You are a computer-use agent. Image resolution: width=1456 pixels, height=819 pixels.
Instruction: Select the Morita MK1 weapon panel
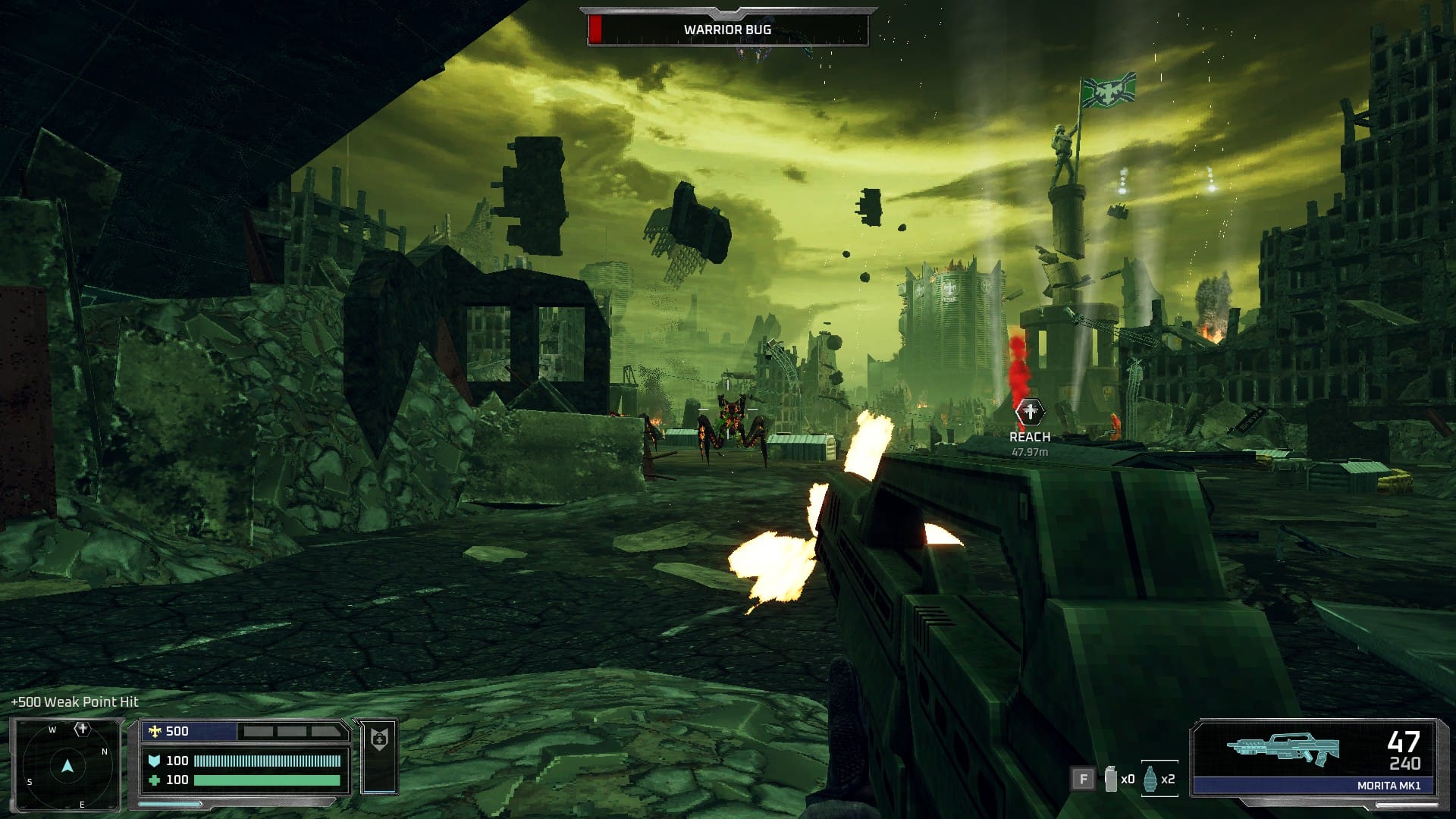(x=1314, y=757)
